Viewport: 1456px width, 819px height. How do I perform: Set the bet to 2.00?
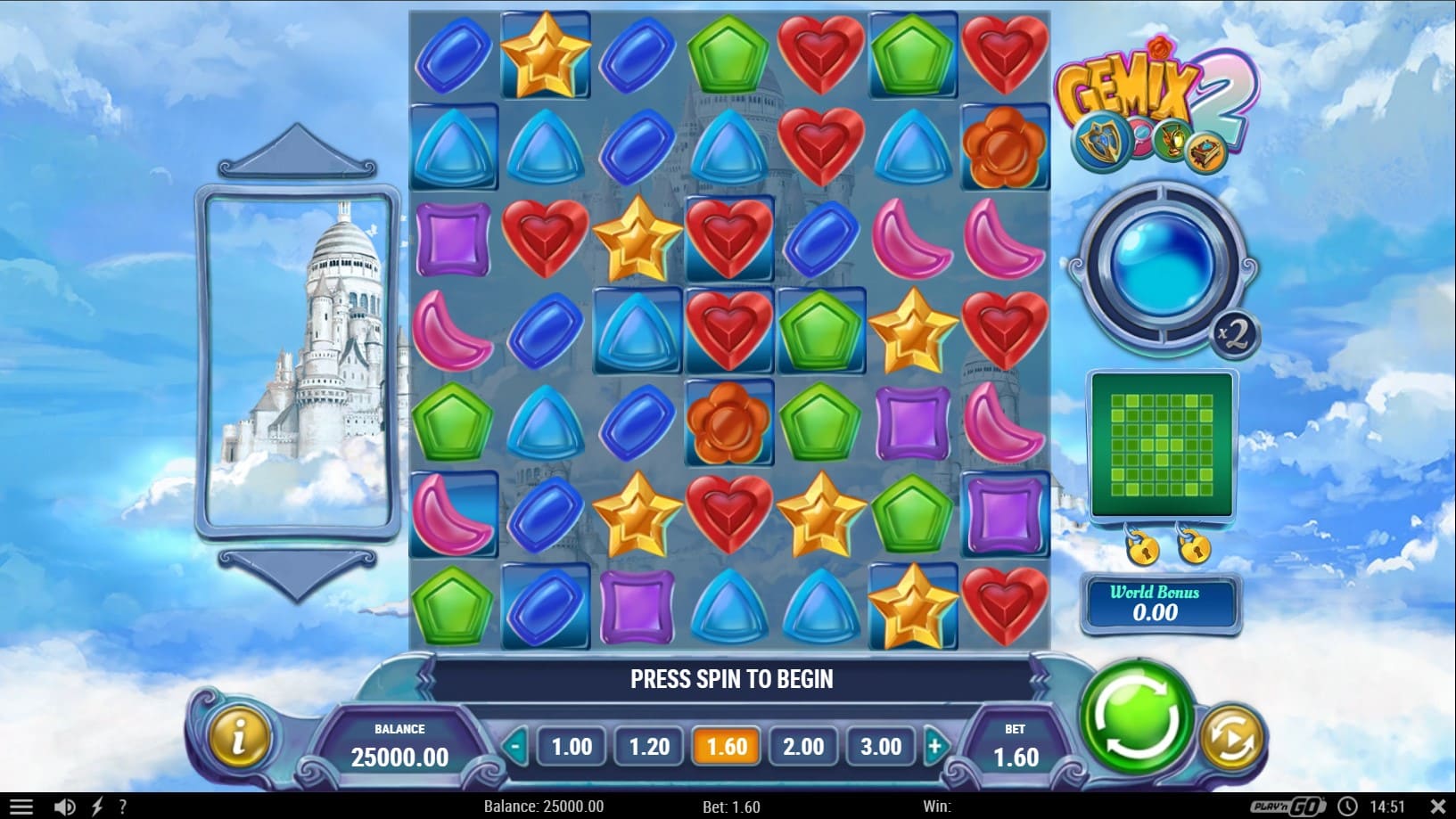[x=803, y=746]
